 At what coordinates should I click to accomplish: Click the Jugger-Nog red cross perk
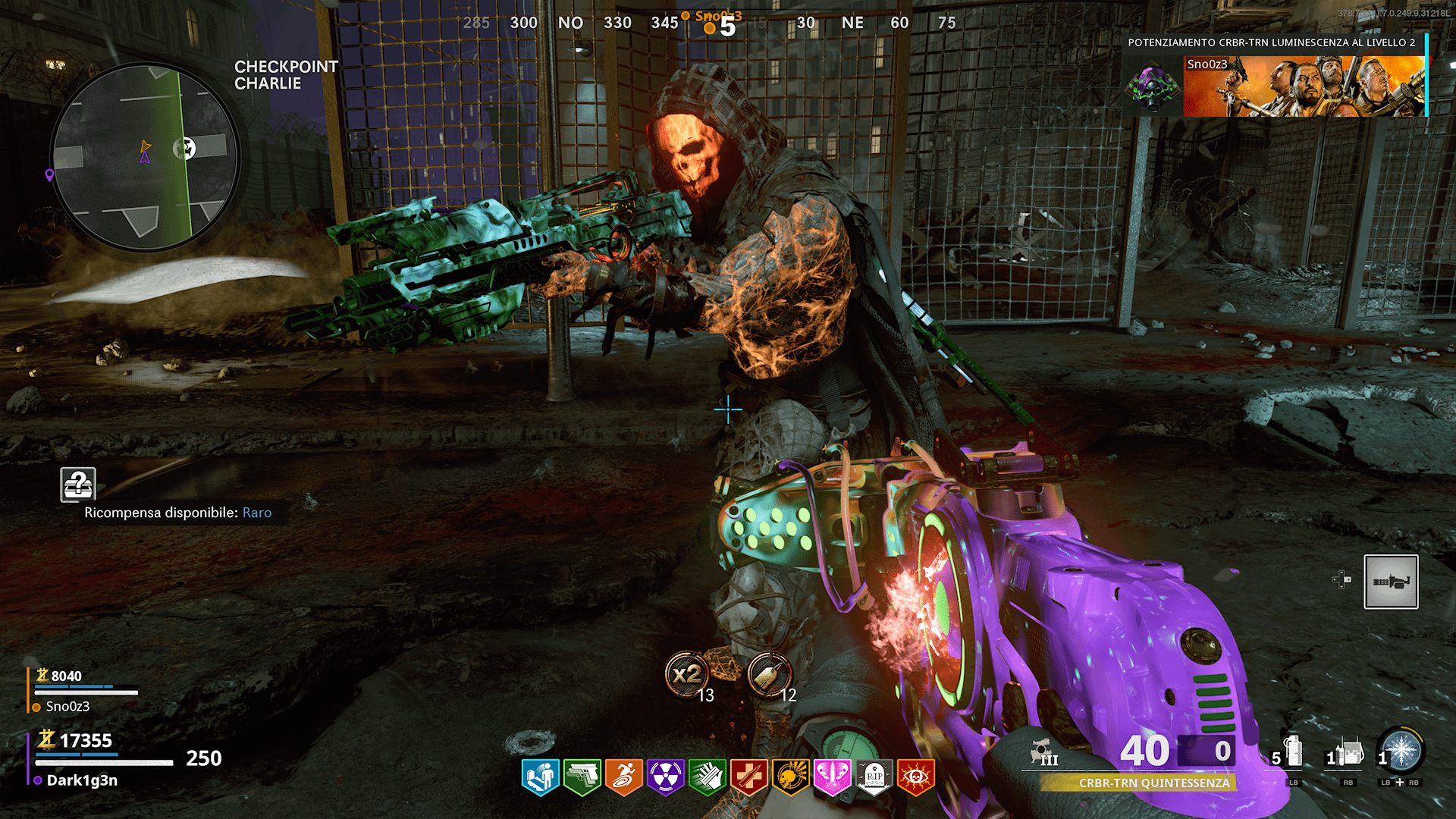[x=749, y=777]
